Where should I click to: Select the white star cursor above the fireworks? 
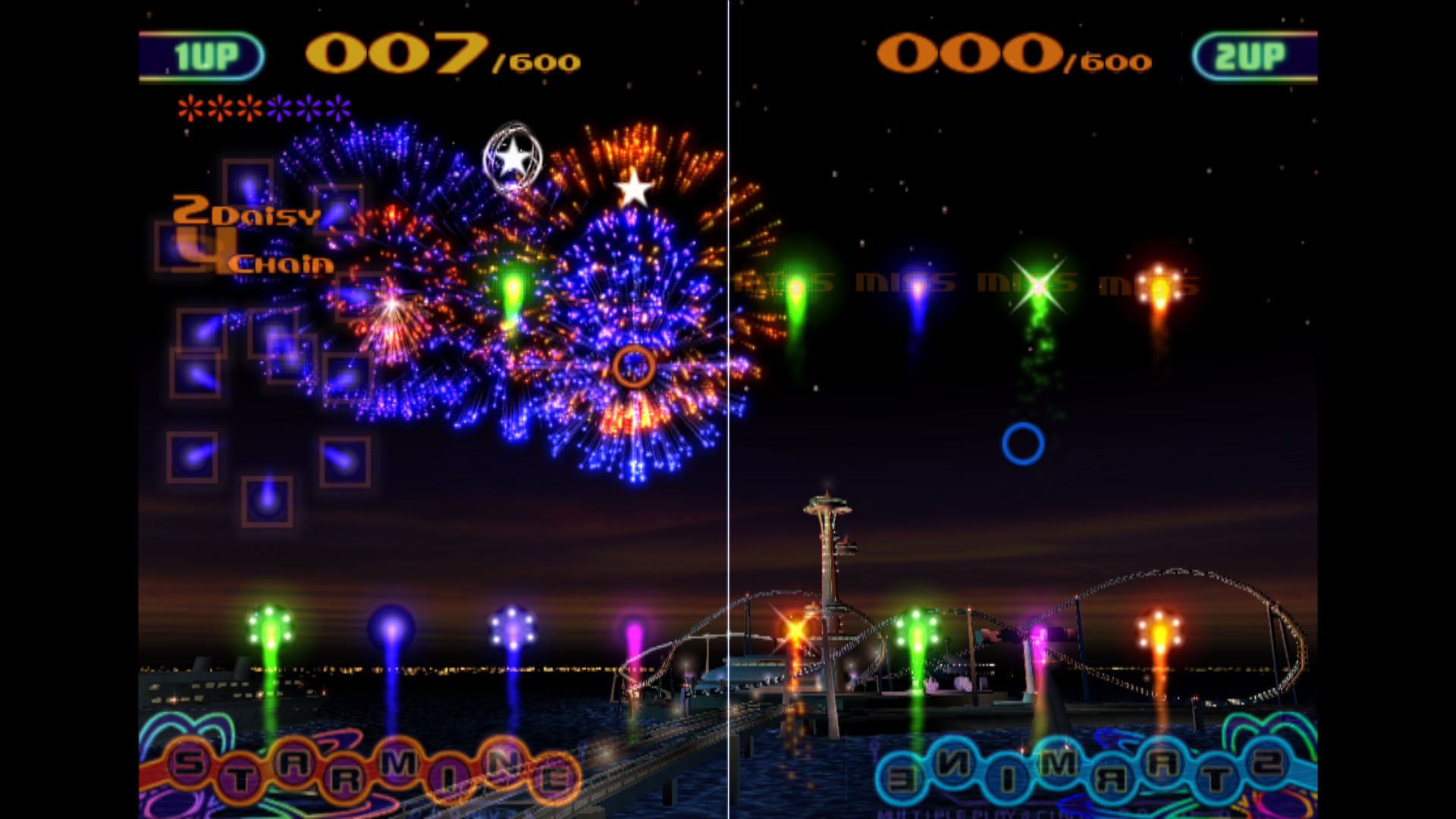pyautogui.click(x=514, y=157)
